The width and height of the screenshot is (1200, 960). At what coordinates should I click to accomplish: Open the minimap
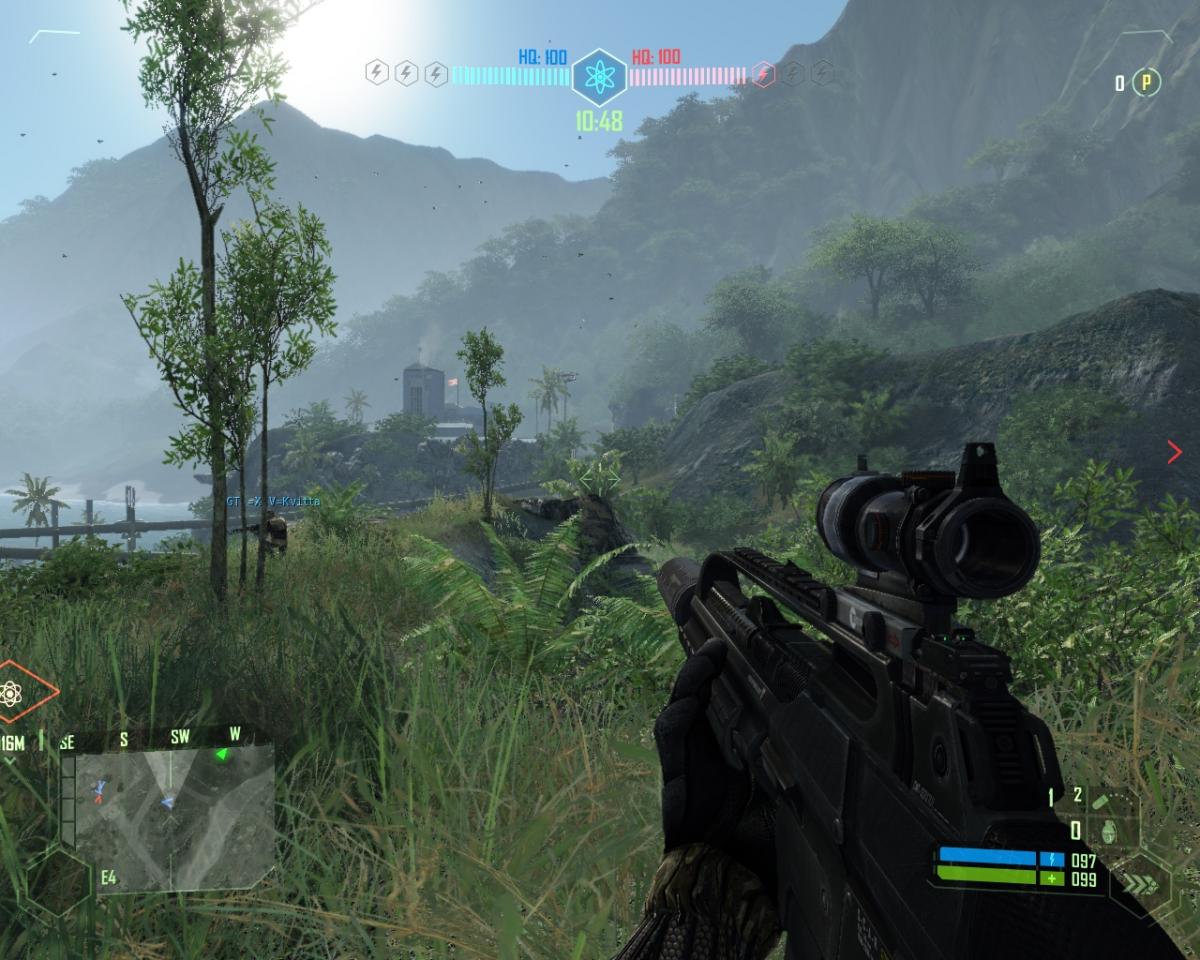pos(168,804)
